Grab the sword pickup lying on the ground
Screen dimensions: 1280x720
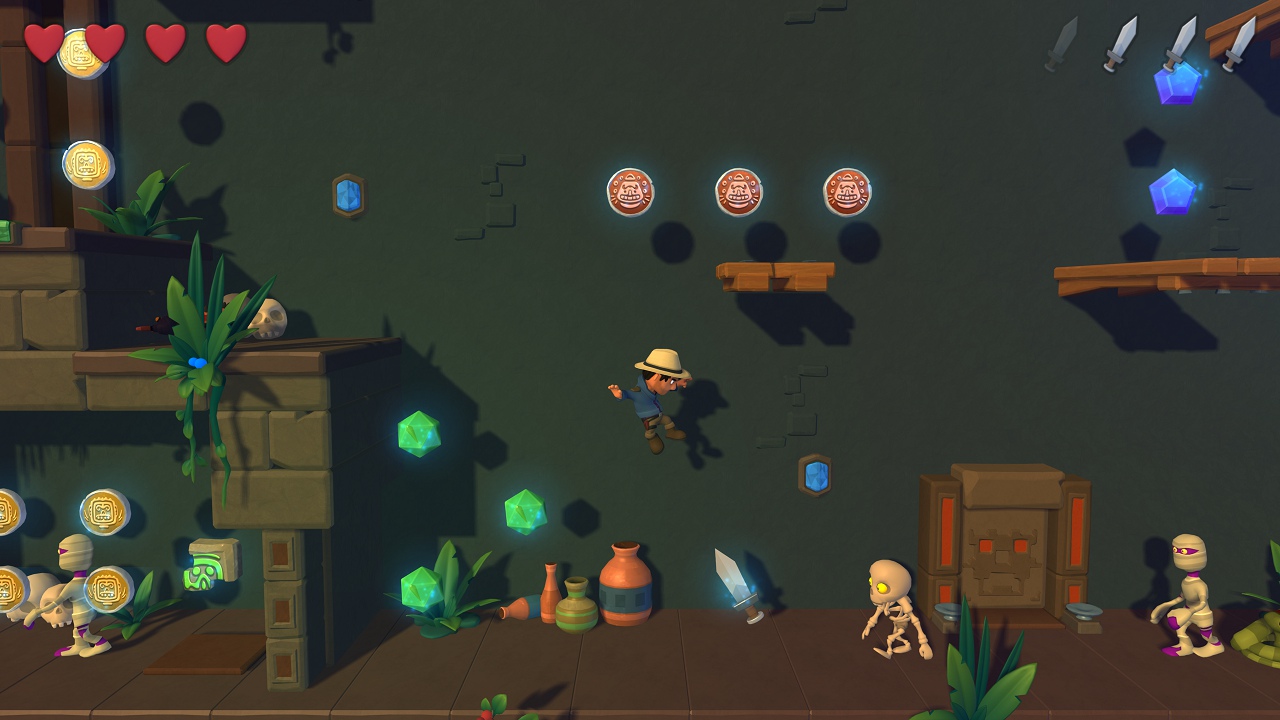pos(737,585)
